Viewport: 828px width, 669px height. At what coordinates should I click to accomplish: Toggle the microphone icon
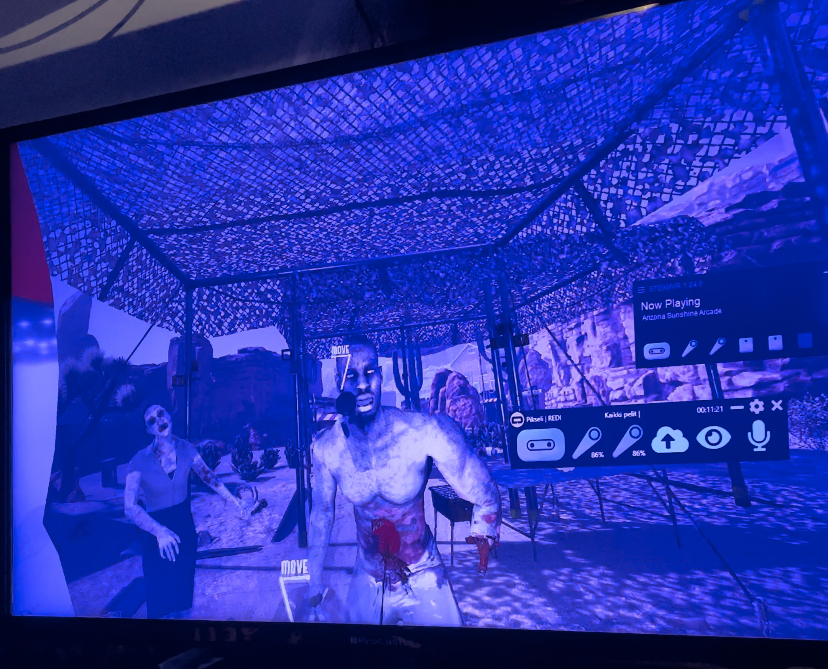[758, 435]
